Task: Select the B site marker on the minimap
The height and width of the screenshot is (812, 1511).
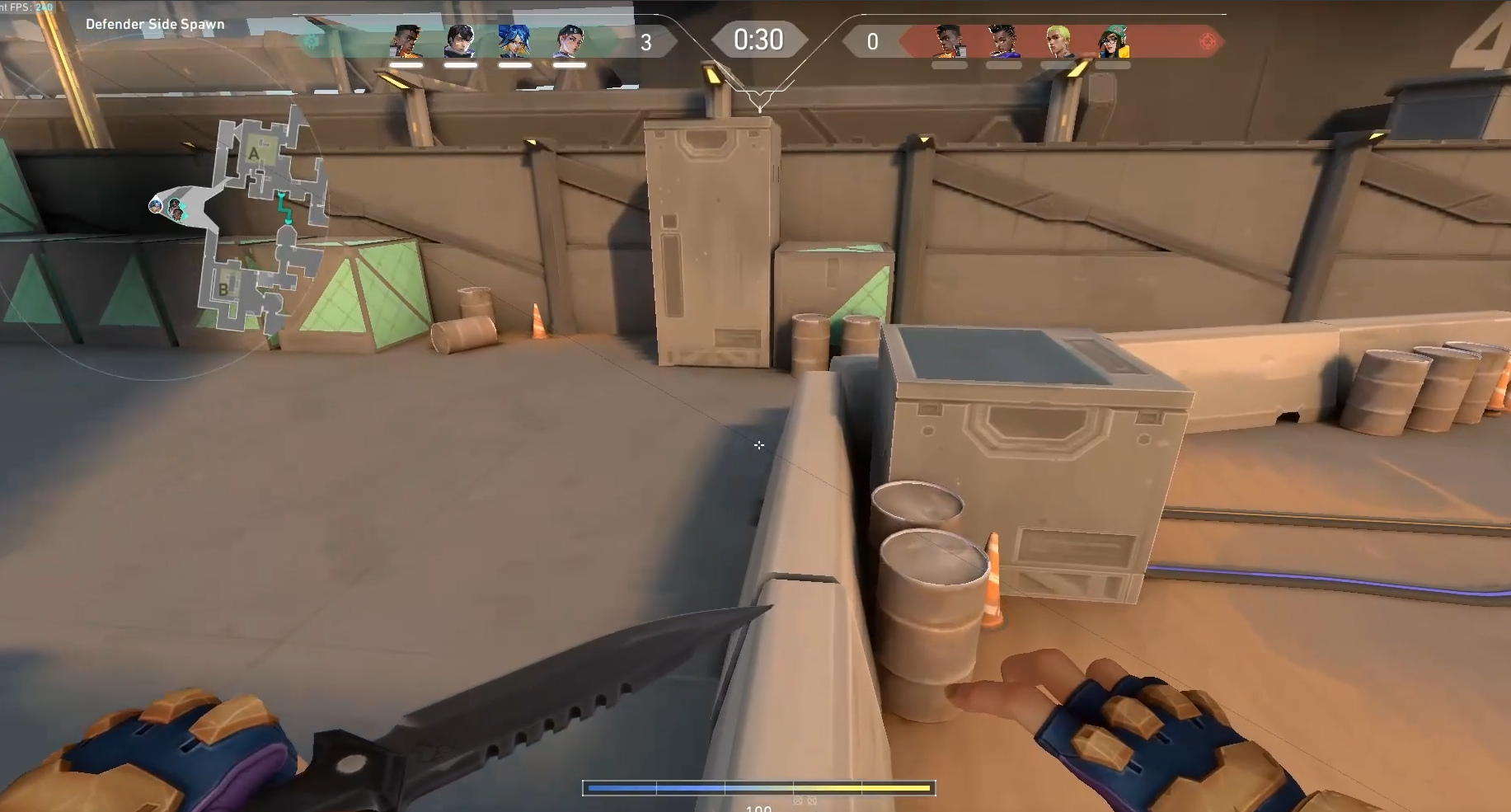Action: 224,289
